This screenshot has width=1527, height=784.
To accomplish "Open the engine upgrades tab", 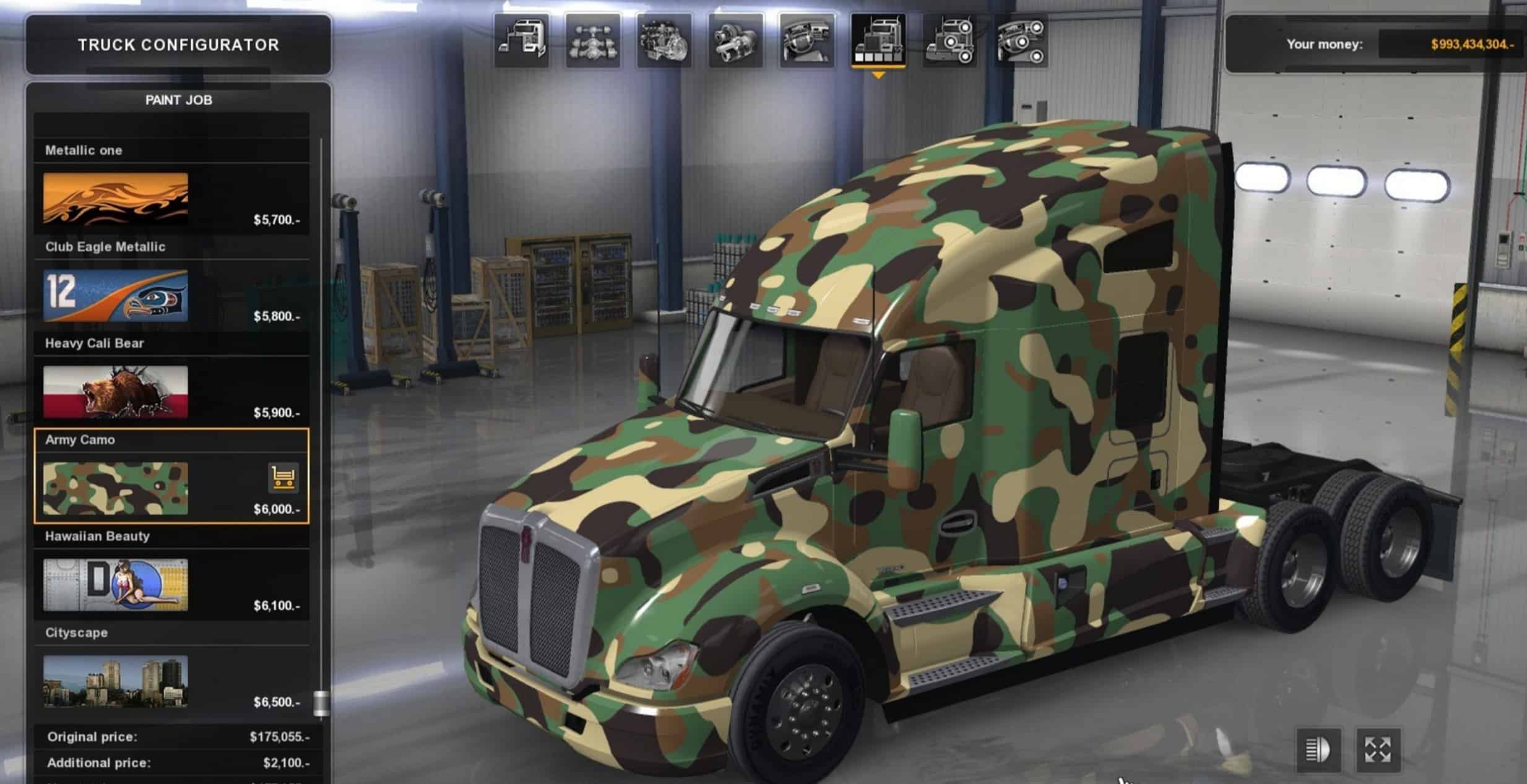I will [x=664, y=41].
